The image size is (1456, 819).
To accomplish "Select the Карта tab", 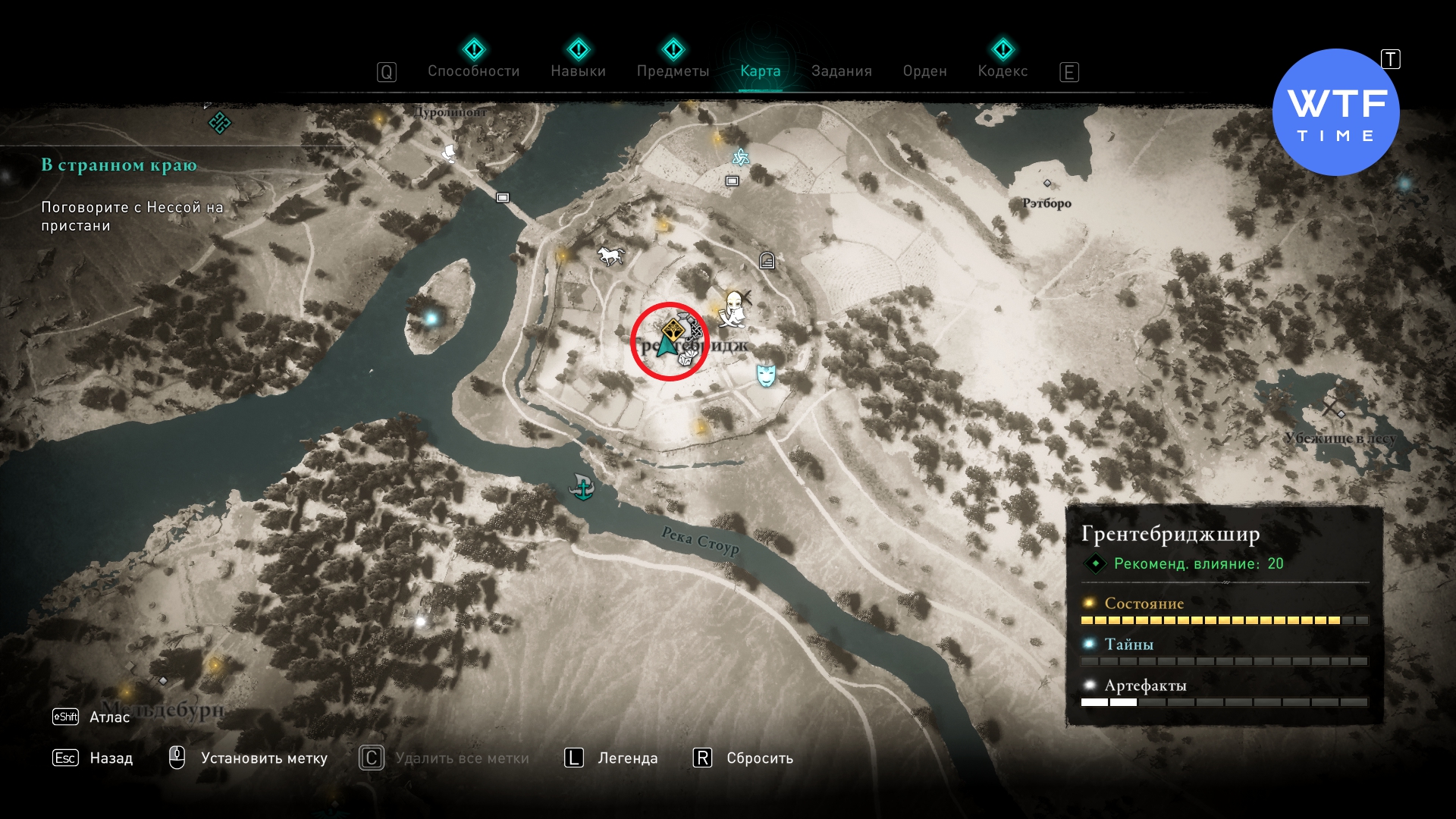I will [x=760, y=71].
